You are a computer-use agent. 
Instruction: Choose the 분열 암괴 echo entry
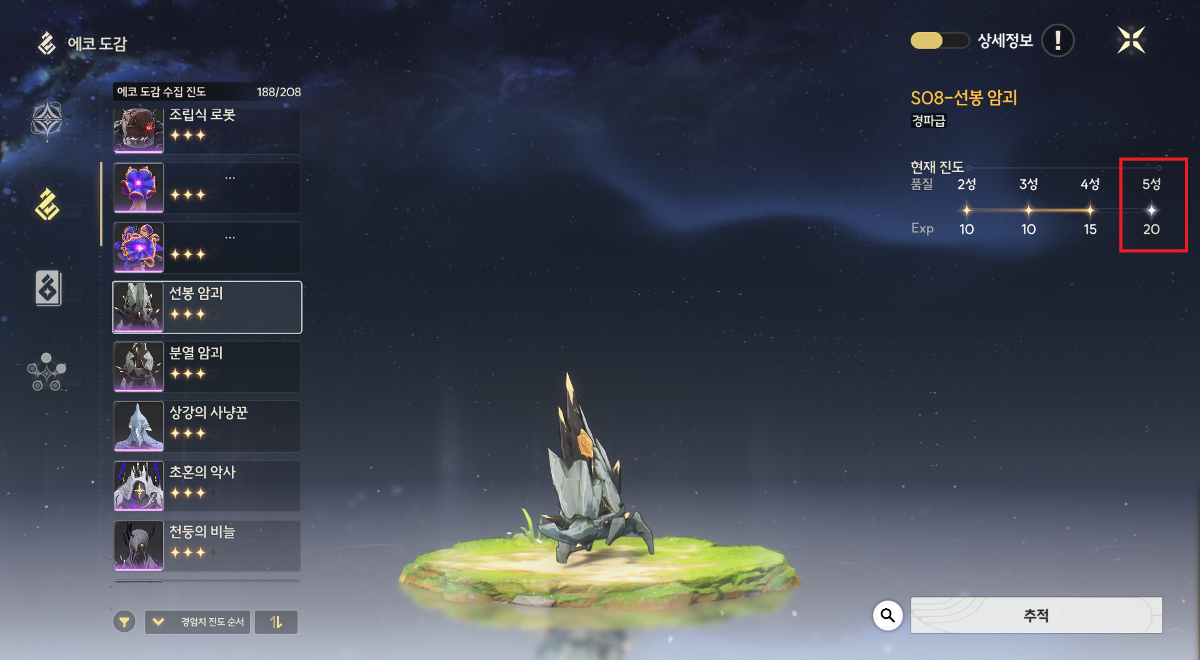pos(207,366)
